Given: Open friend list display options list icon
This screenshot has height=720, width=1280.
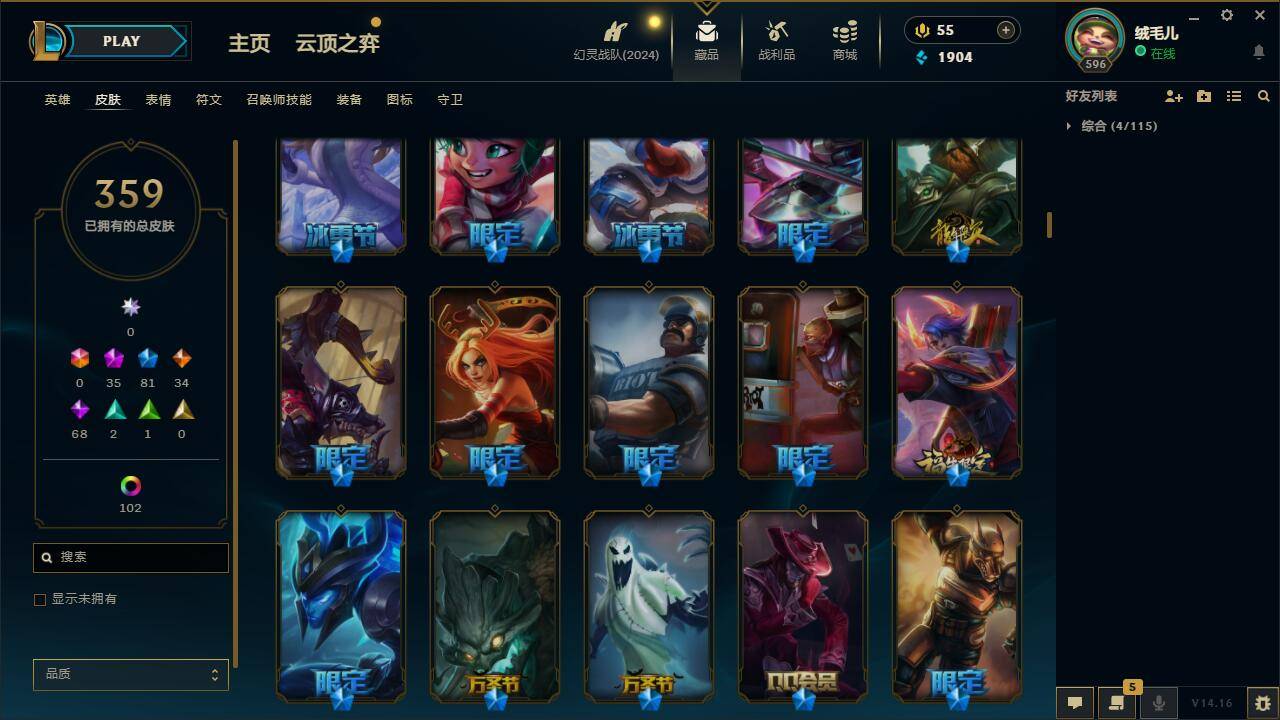Looking at the screenshot, I should point(1234,96).
